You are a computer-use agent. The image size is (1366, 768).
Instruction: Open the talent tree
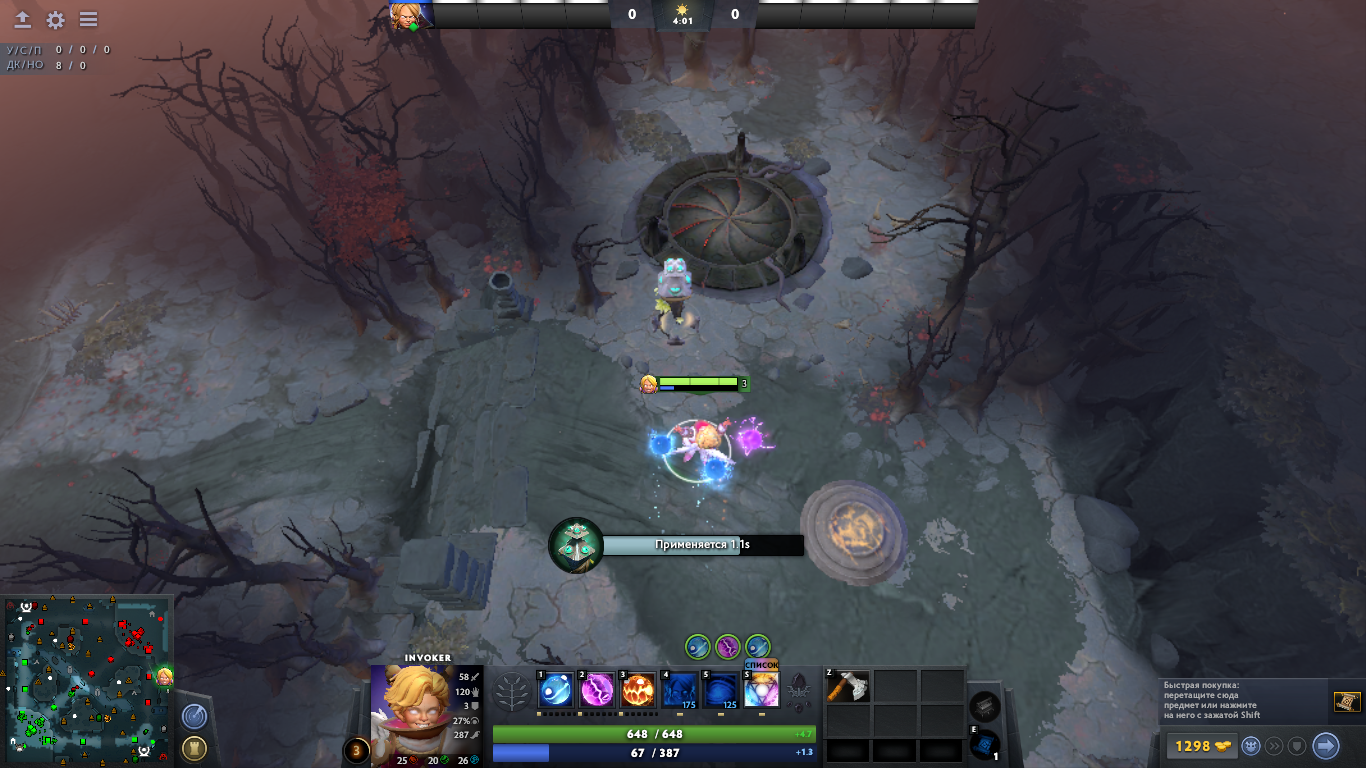point(513,691)
